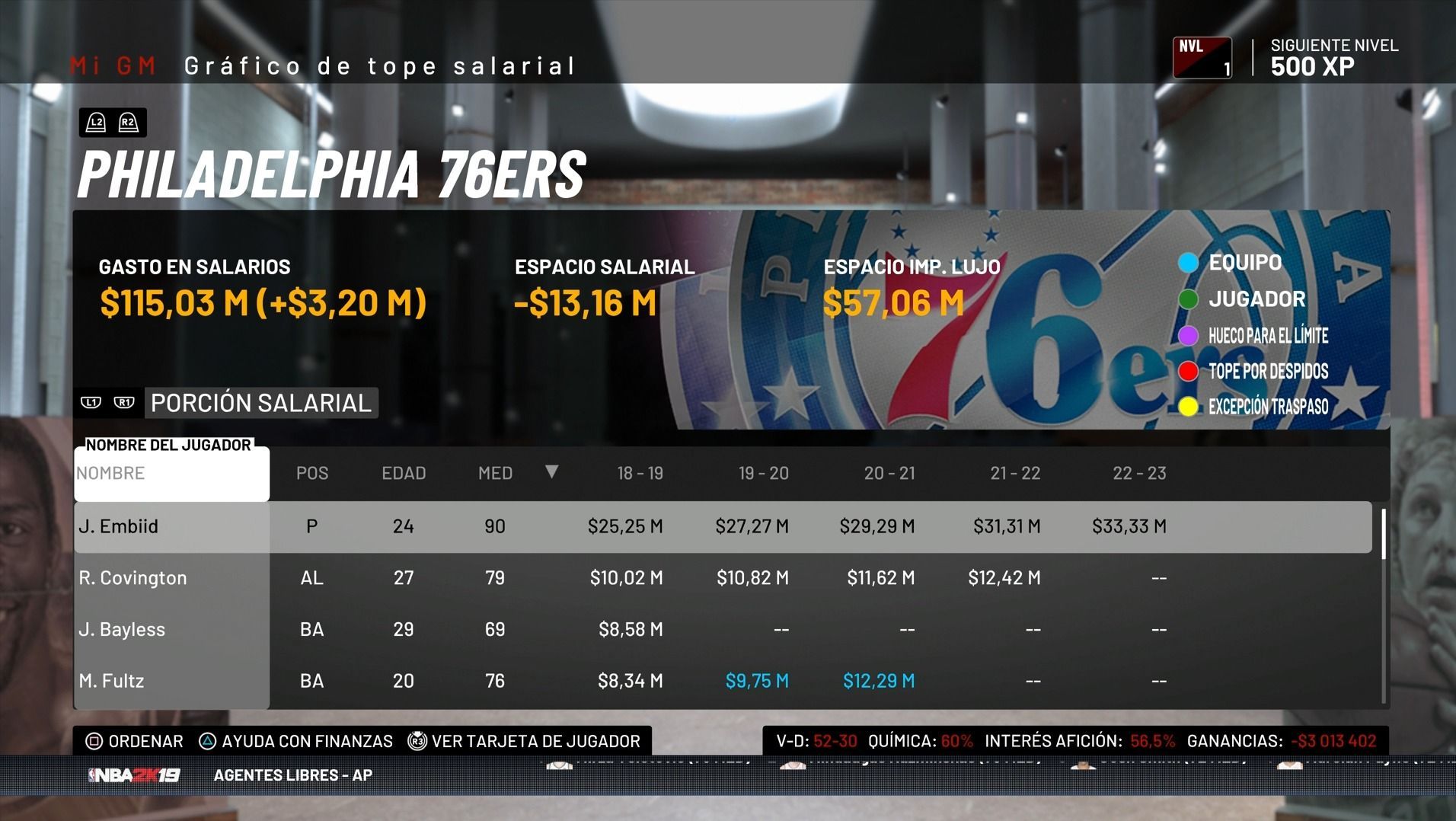Switch the PORCIÓN SALARIAL view selector

[x=260, y=403]
